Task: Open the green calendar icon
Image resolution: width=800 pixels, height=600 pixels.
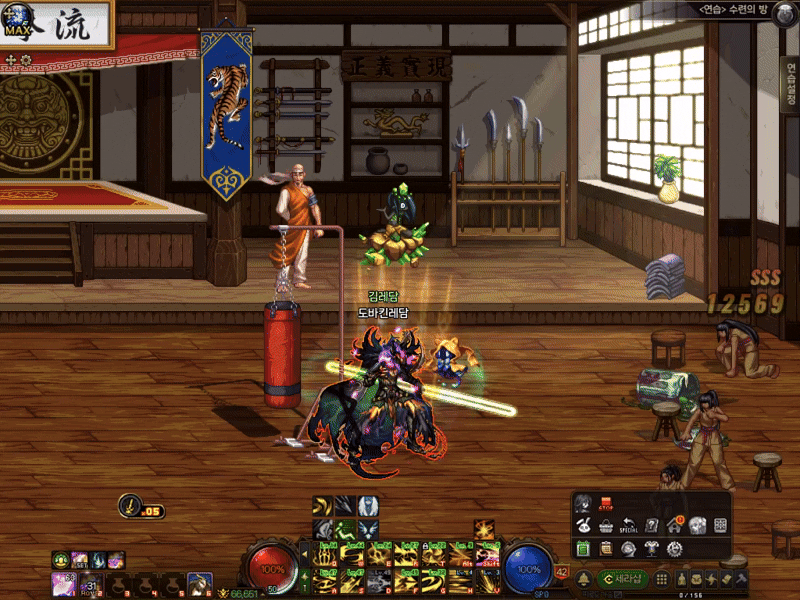Action: click(x=584, y=548)
